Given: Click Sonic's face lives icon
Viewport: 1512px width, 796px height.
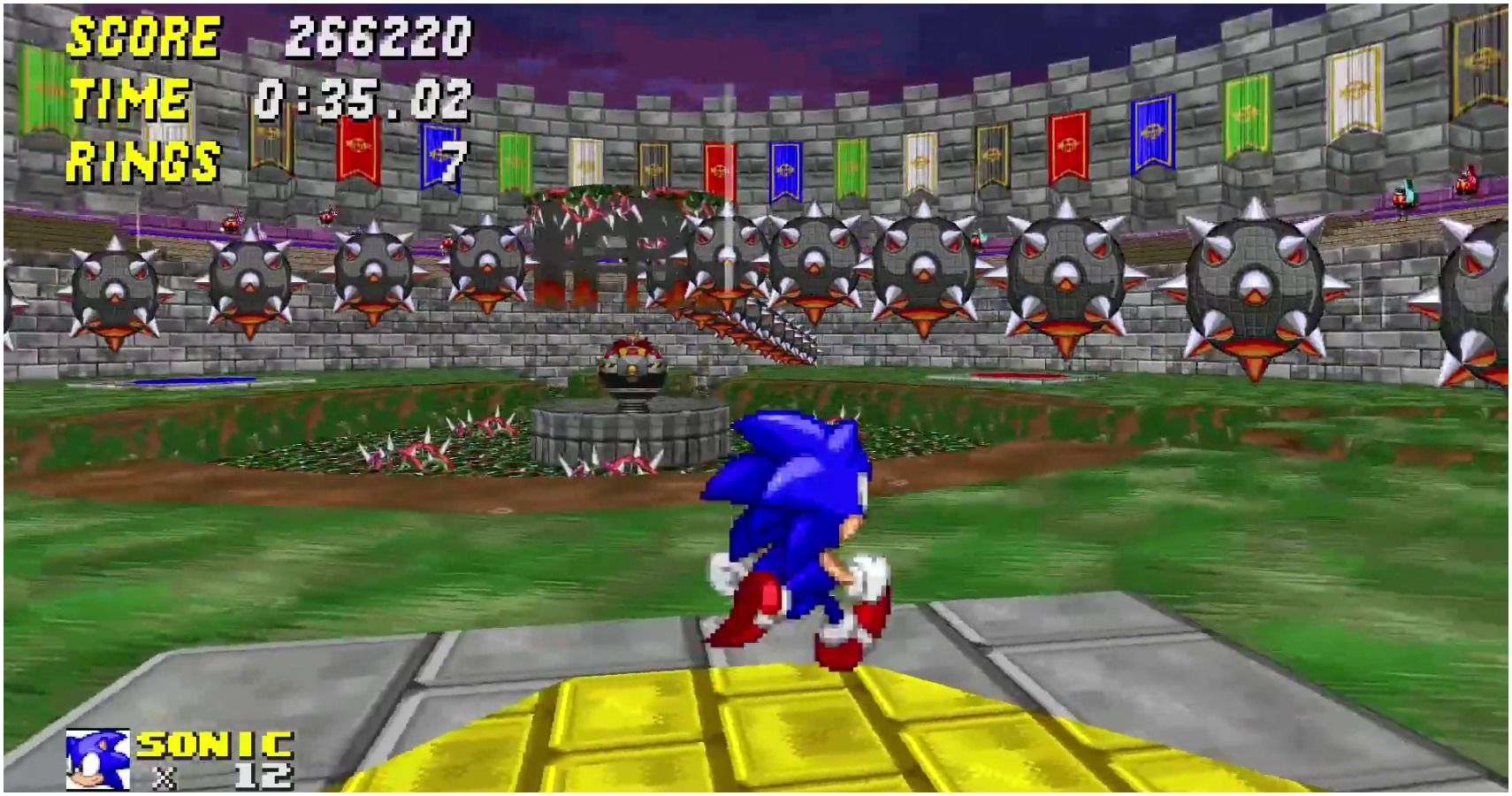Looking at the screenshot, I should pyautogui.click(x=96, y=759).
